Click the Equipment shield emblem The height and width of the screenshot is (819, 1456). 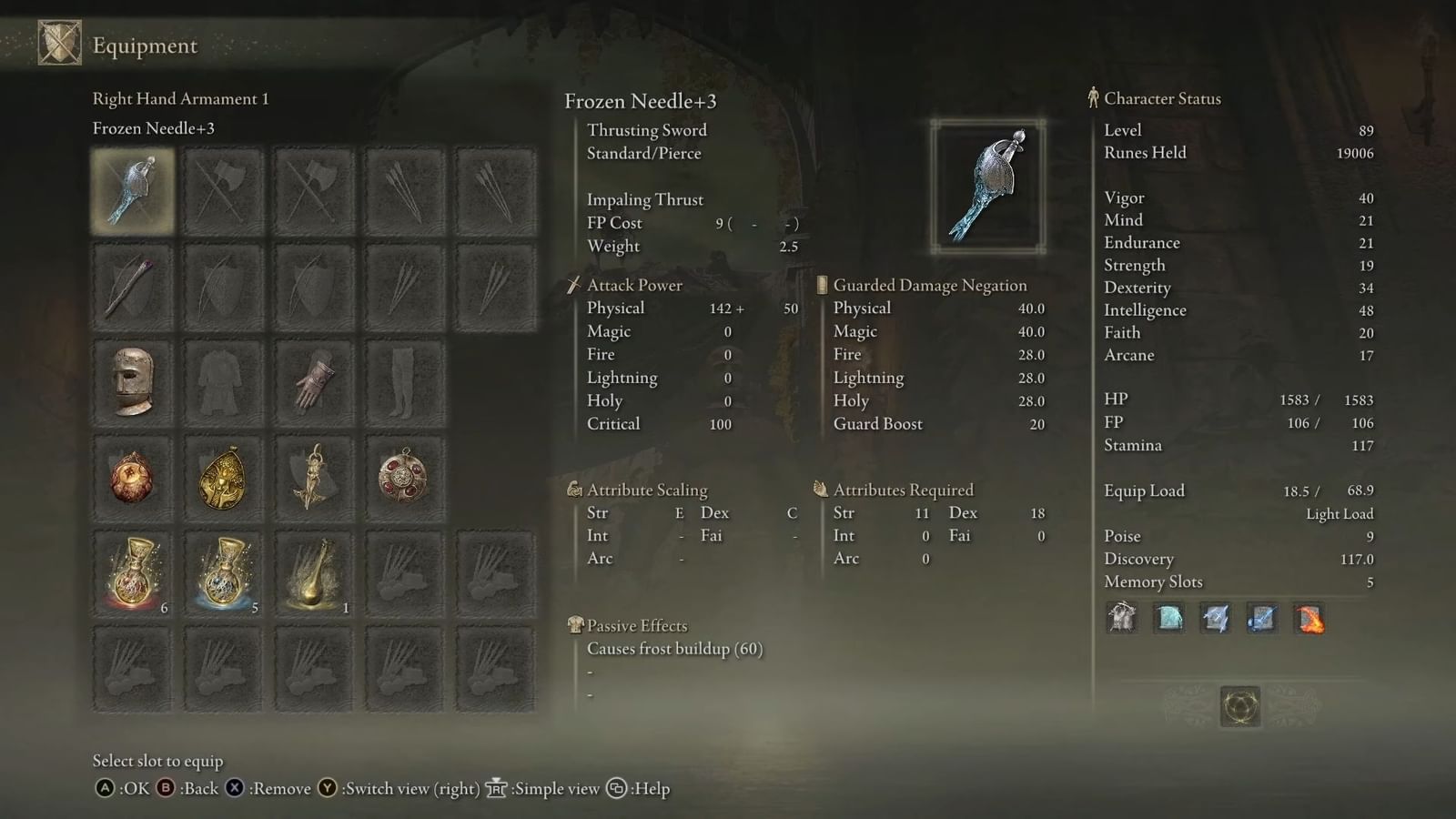tap(59, 44)
